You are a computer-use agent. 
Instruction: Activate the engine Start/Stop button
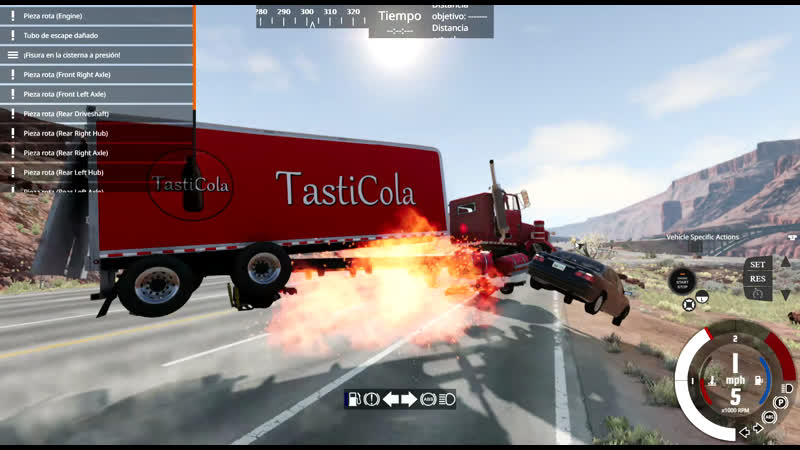(x=683, y=281)
